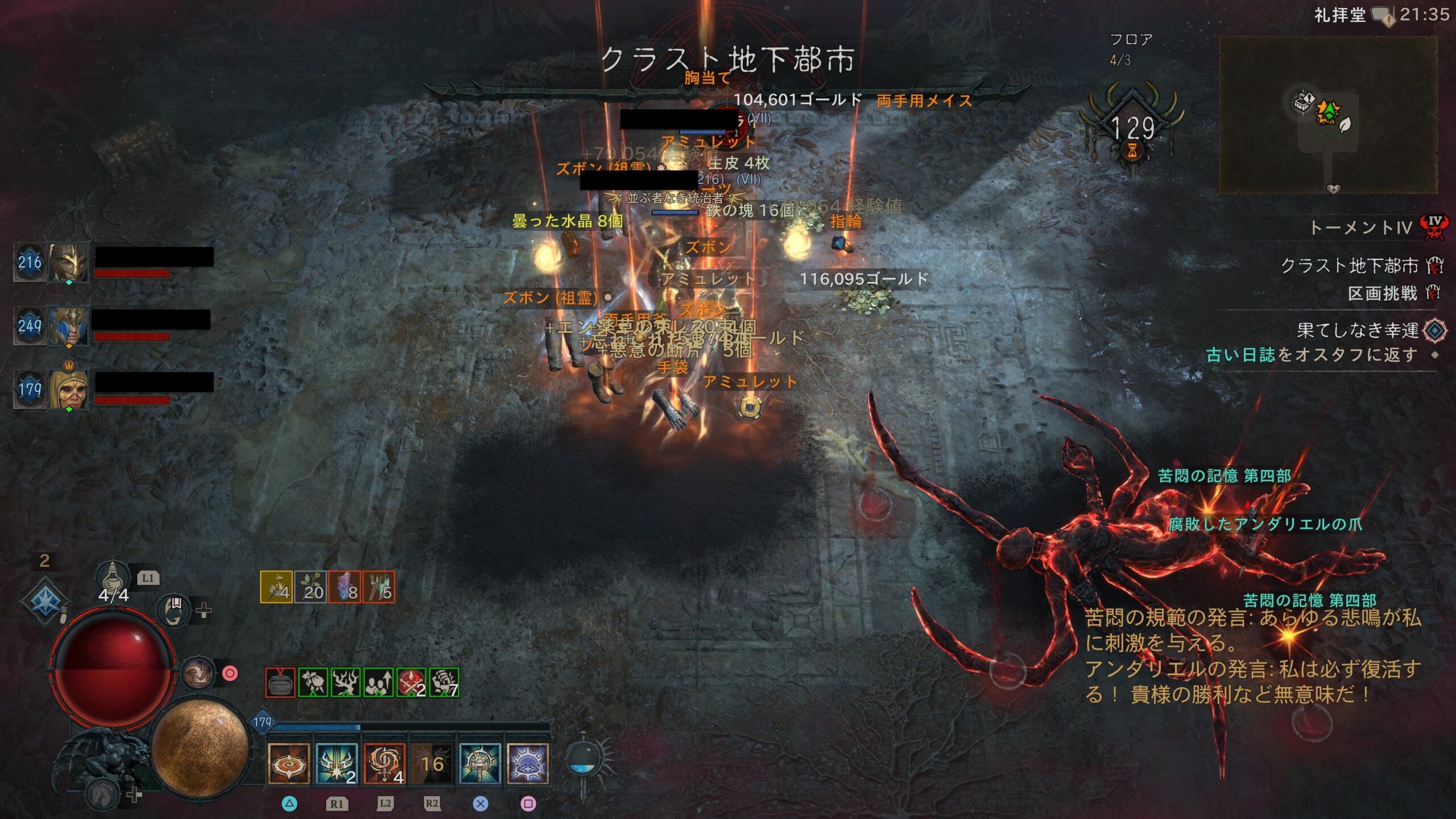The width and height of the screenshot is (1456, 819).
Task: Trigger the evade arrow icon
Action: tap(198, 673)
